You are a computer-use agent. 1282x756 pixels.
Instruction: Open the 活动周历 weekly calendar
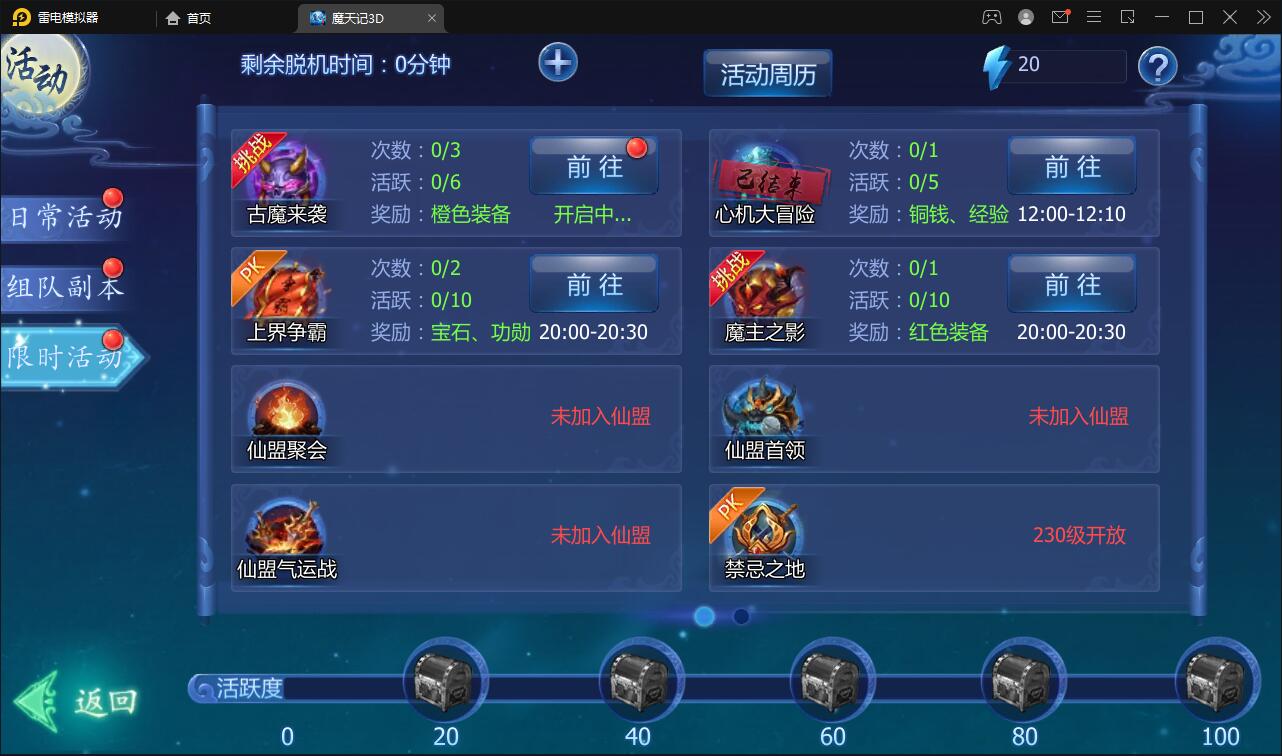pyautogui.click(x=768, y=72)
